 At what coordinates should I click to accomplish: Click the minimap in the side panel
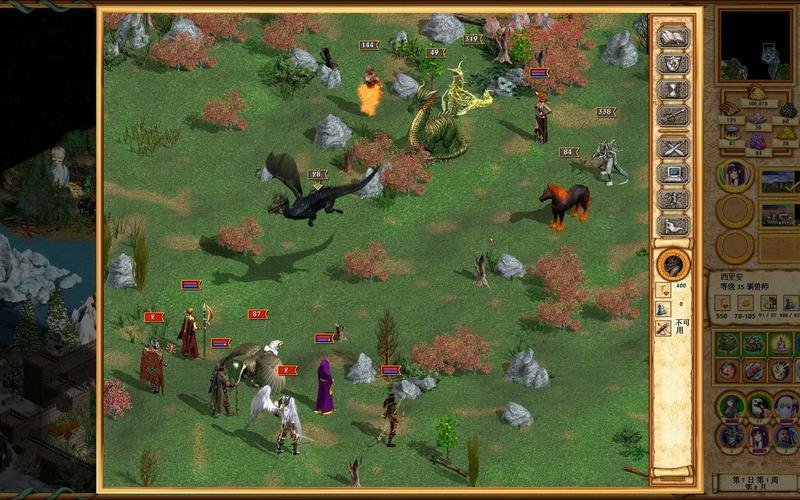755,46
